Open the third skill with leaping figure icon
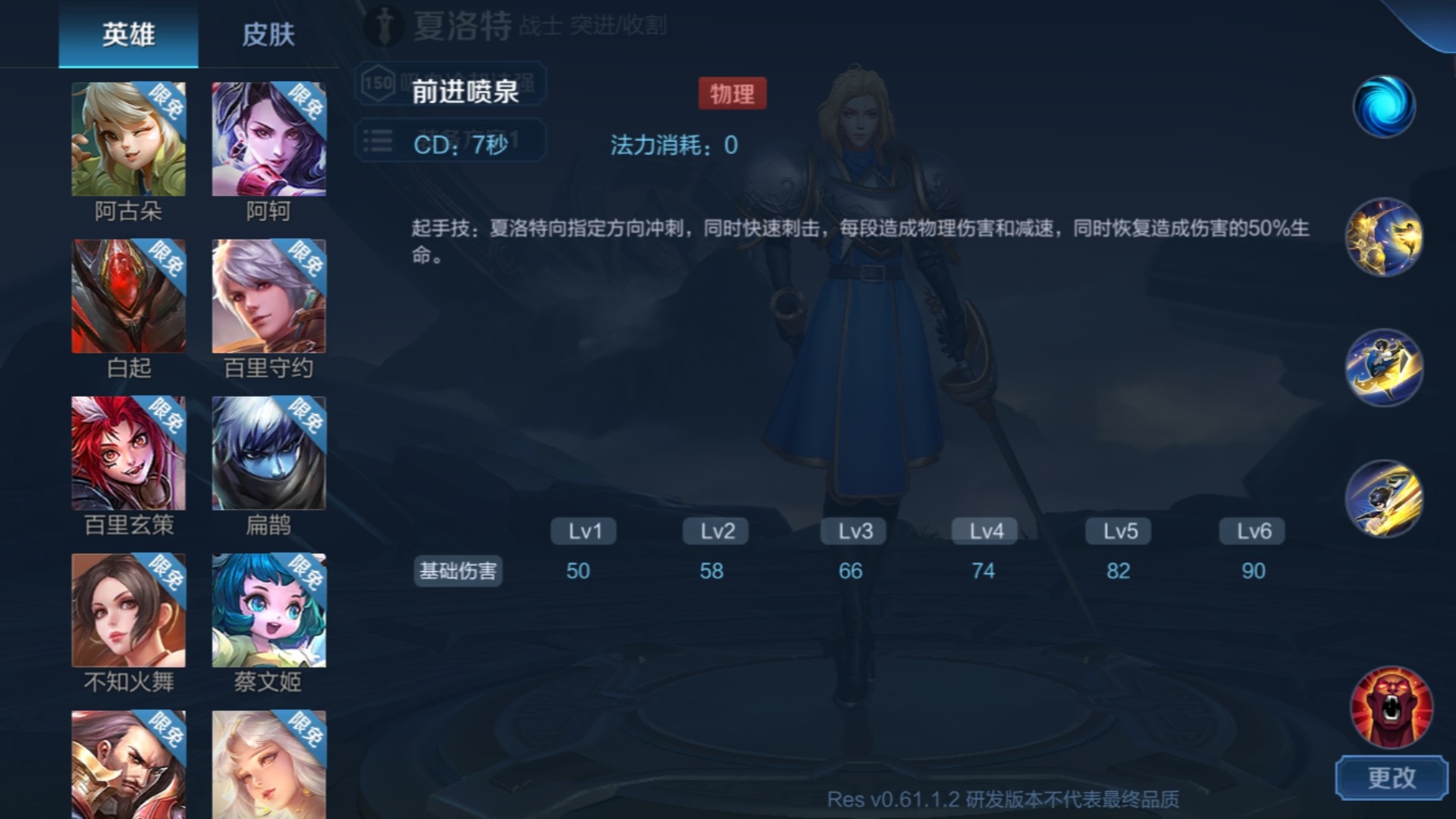1456x819 pixels. coord(1385,367)
